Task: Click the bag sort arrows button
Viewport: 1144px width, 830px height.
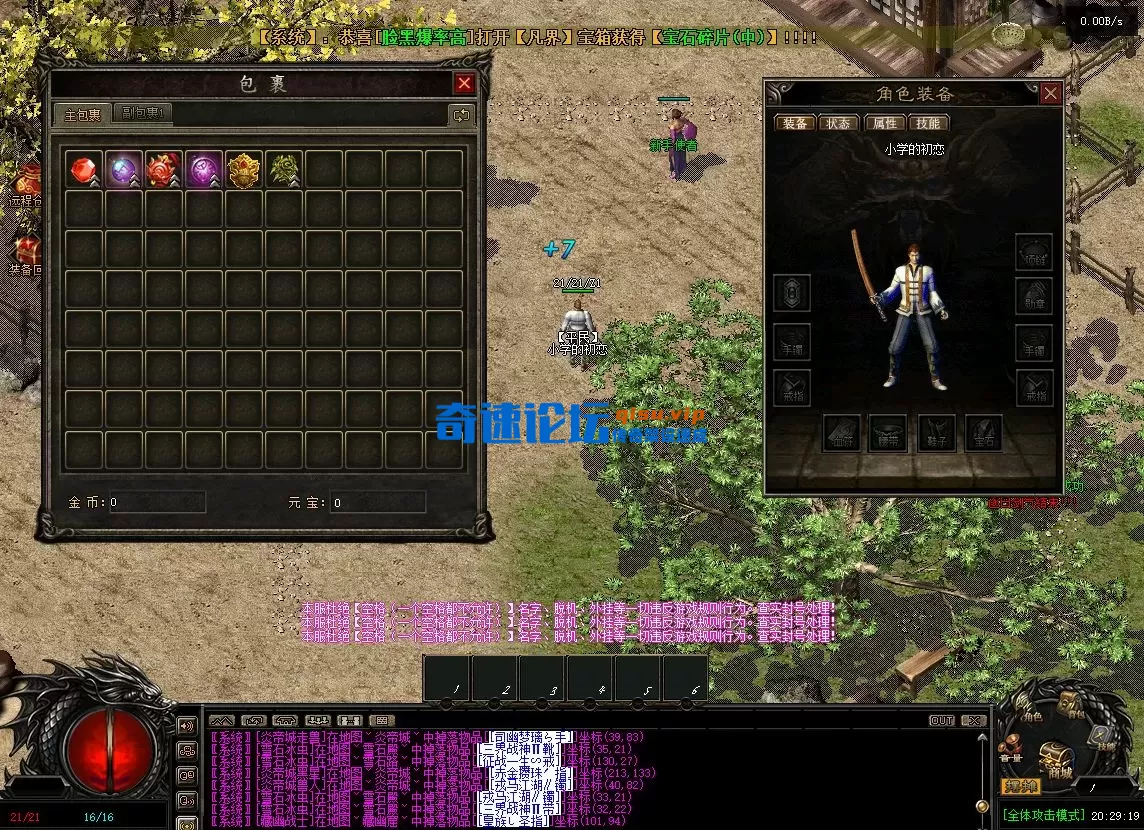Action: 461,115
